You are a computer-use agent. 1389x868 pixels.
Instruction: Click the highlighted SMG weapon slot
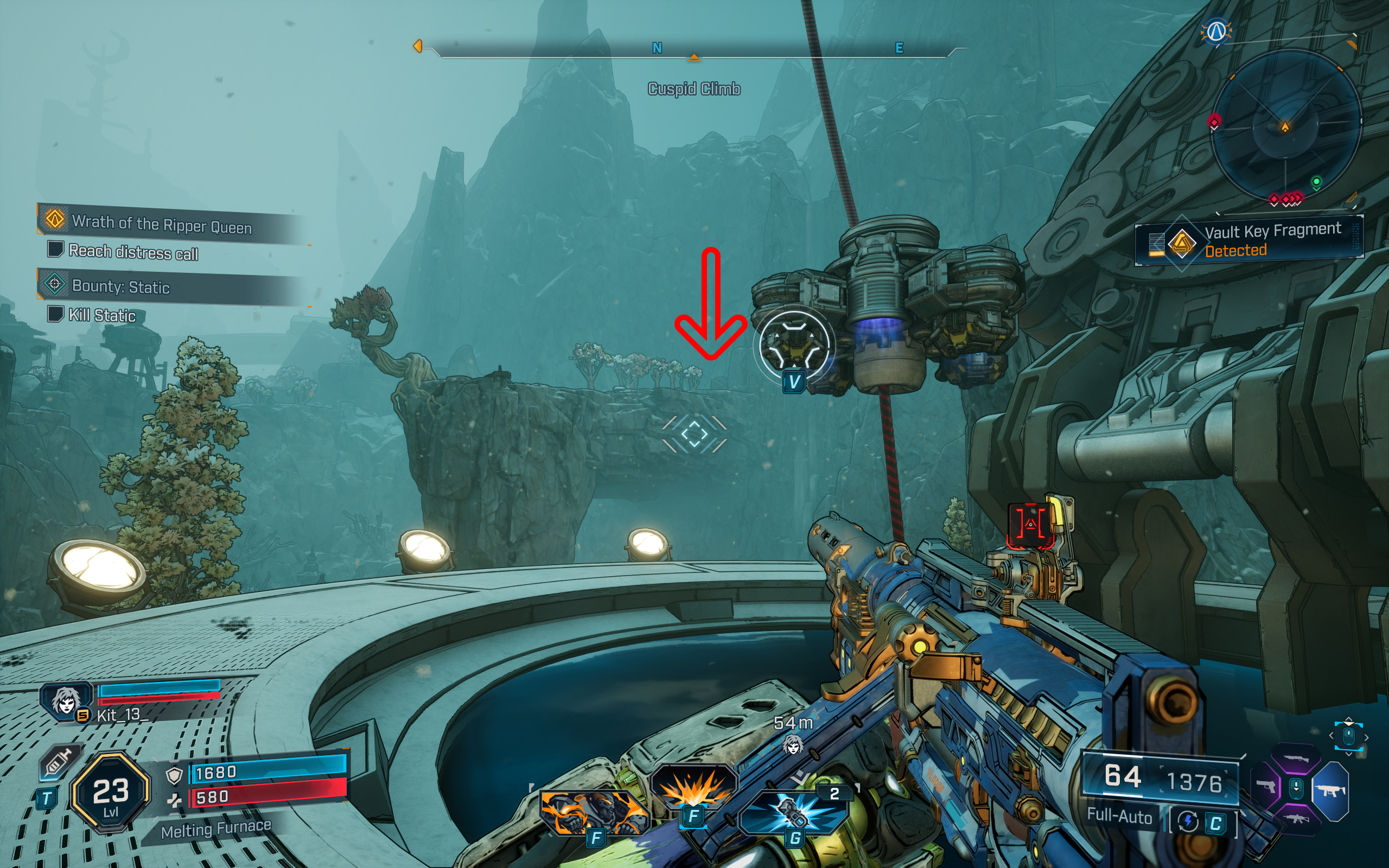click(1332, 790)
